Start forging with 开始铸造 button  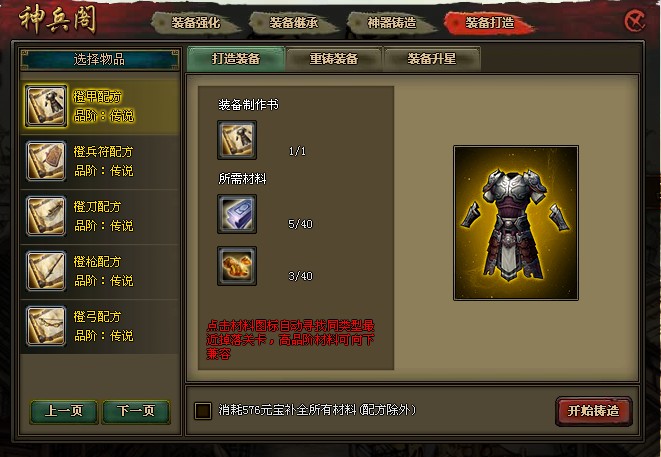point(593,411)
